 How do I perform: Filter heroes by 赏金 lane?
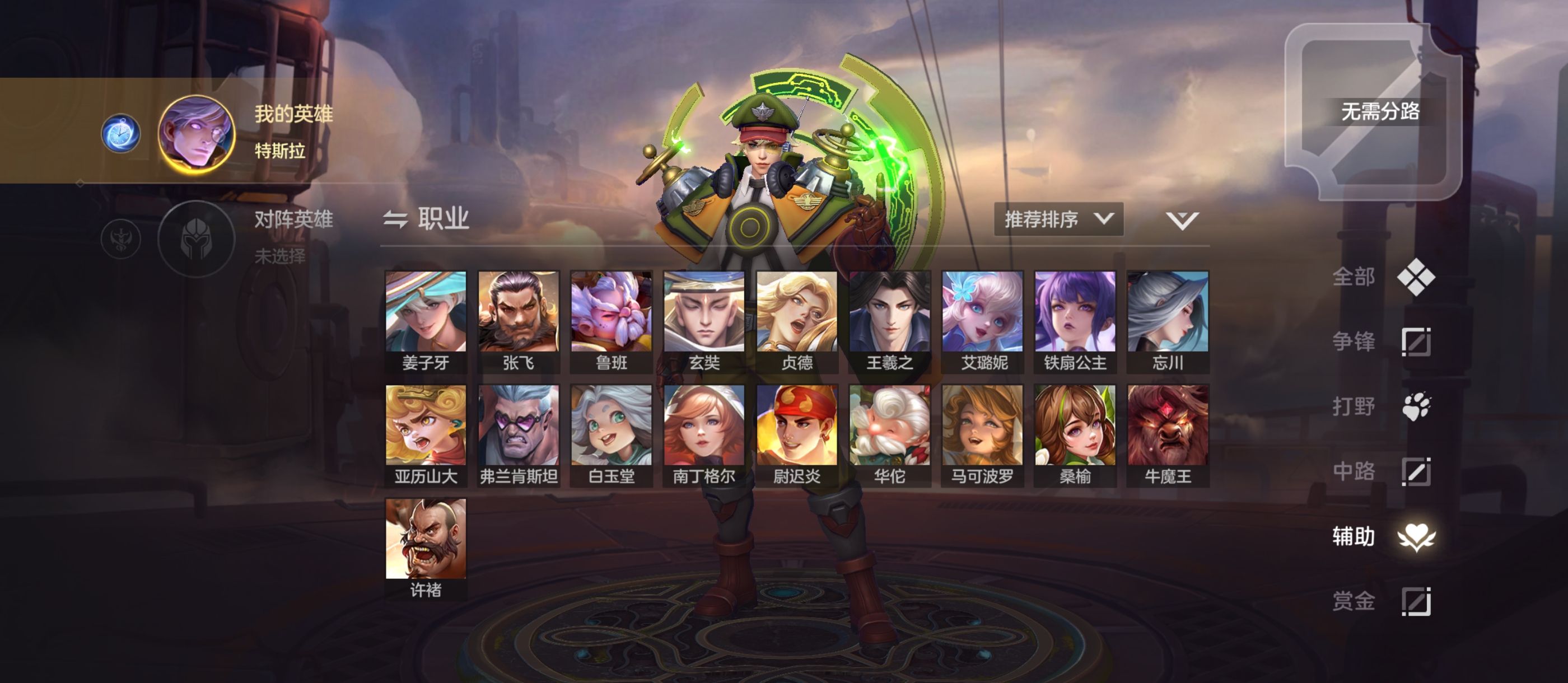(x=1382, y=601)
